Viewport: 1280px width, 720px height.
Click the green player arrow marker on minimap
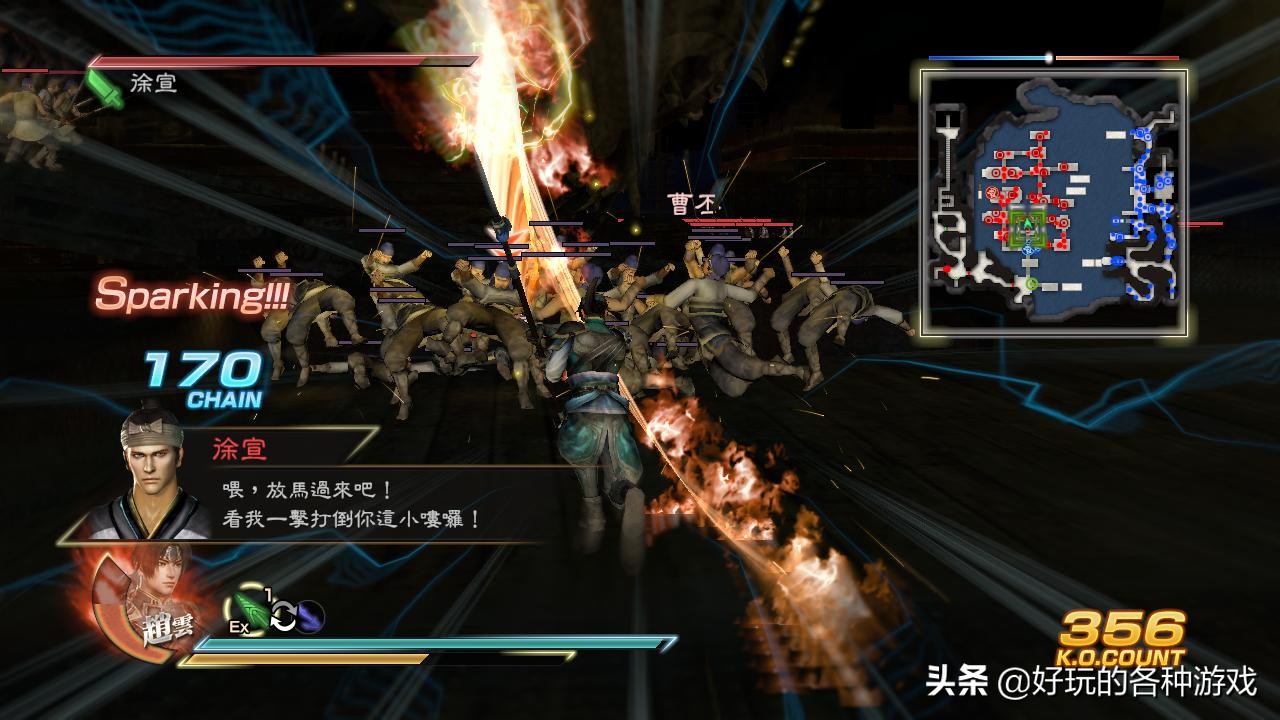(x=1027, y=223)
